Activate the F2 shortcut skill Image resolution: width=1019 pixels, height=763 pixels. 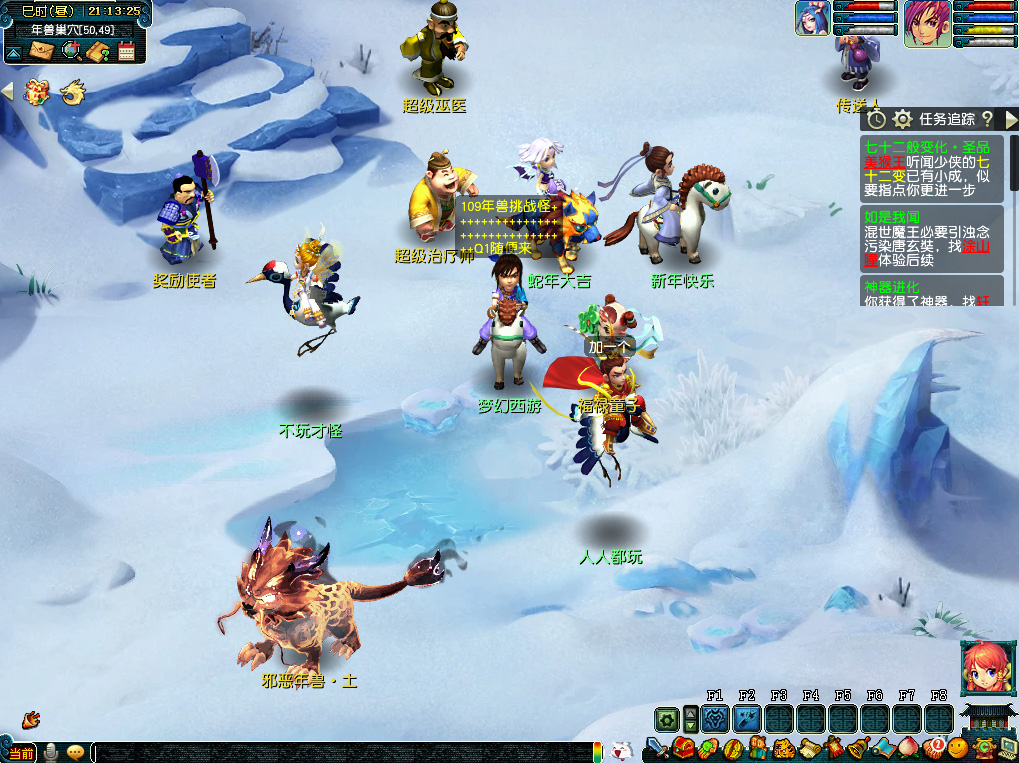click(746, 718)
